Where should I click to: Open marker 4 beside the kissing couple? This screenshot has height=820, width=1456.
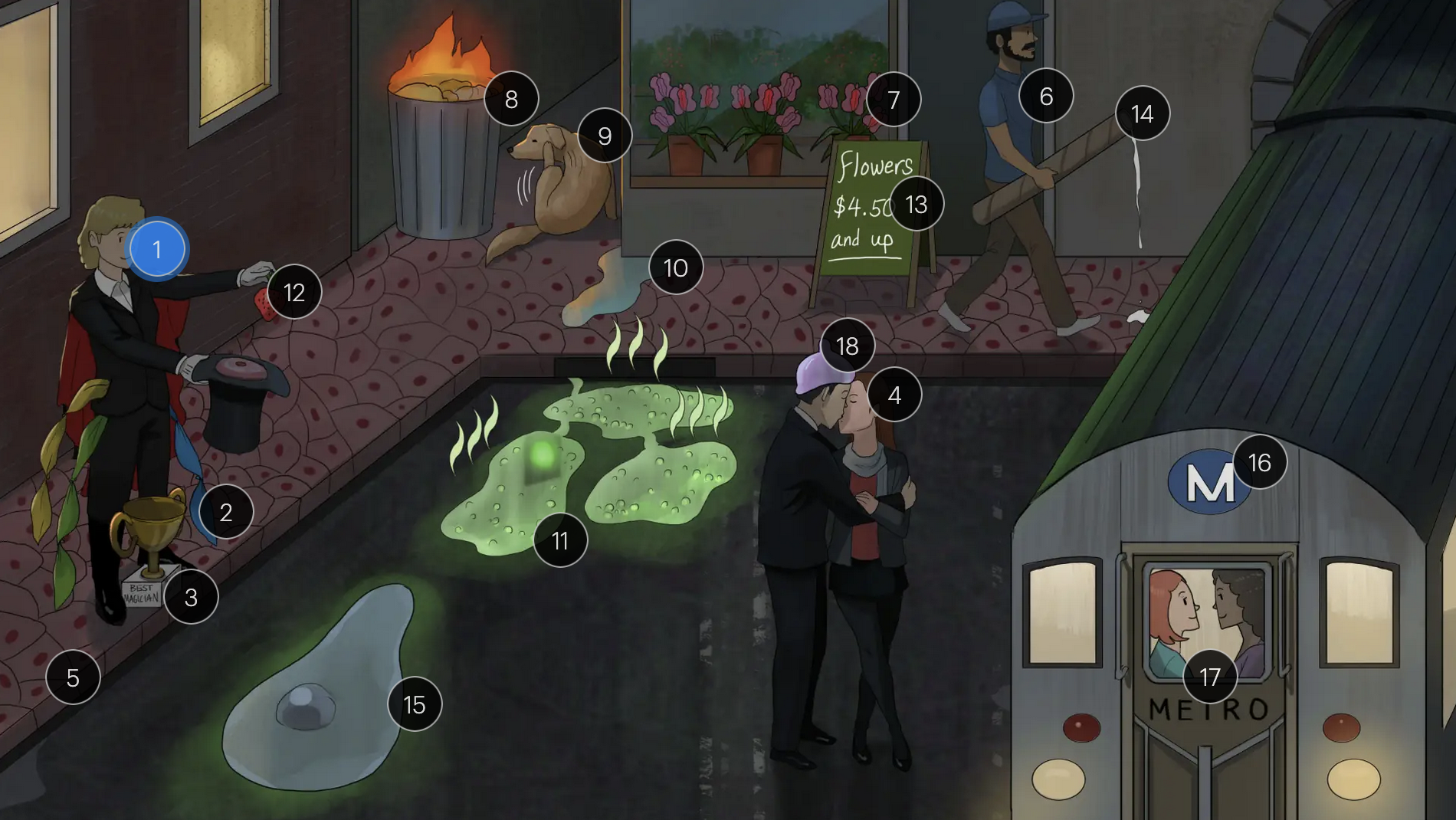pyautogui.click(x=894, y=395)
